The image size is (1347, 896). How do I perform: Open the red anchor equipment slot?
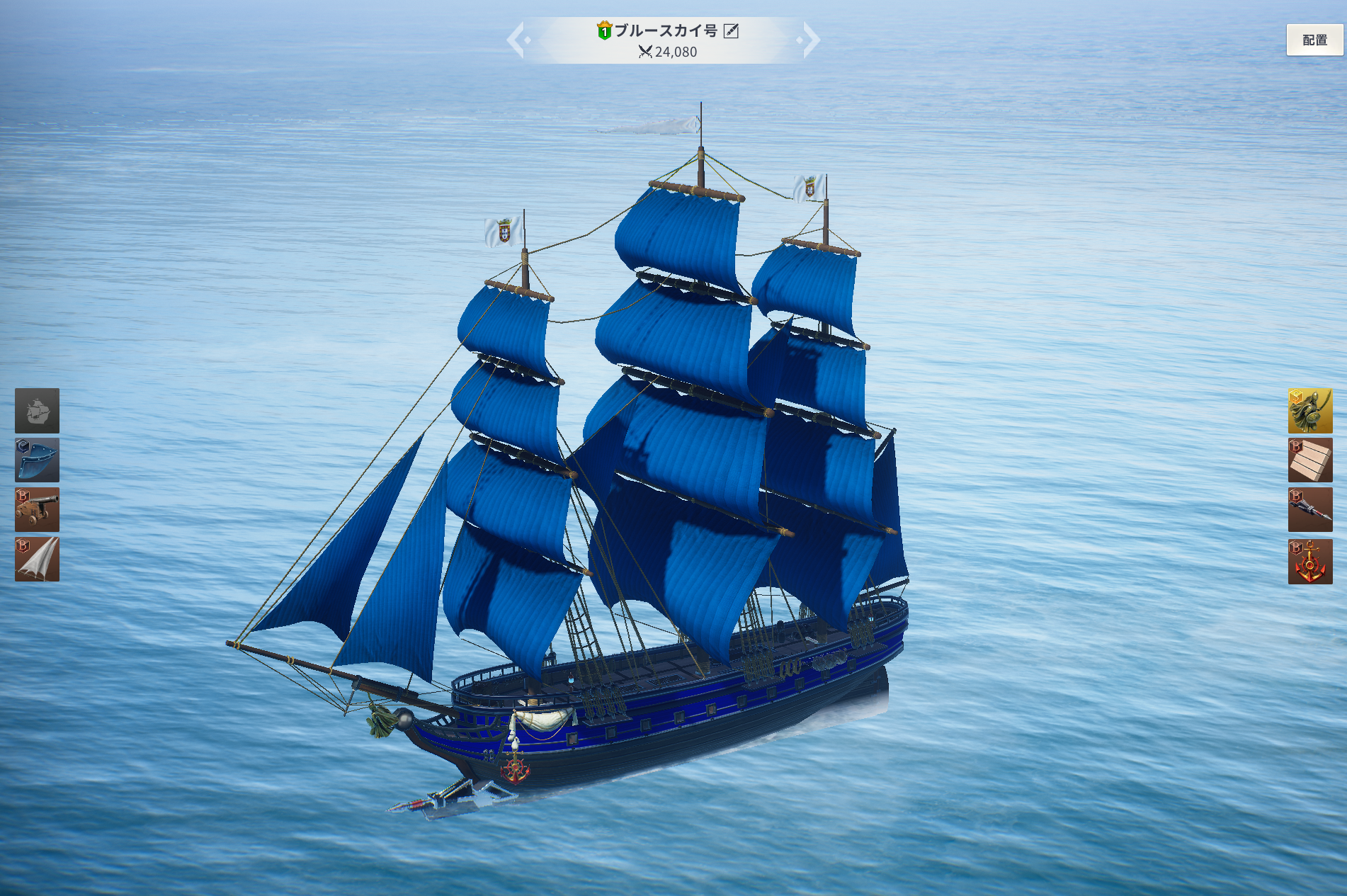tap(1309, 561)
